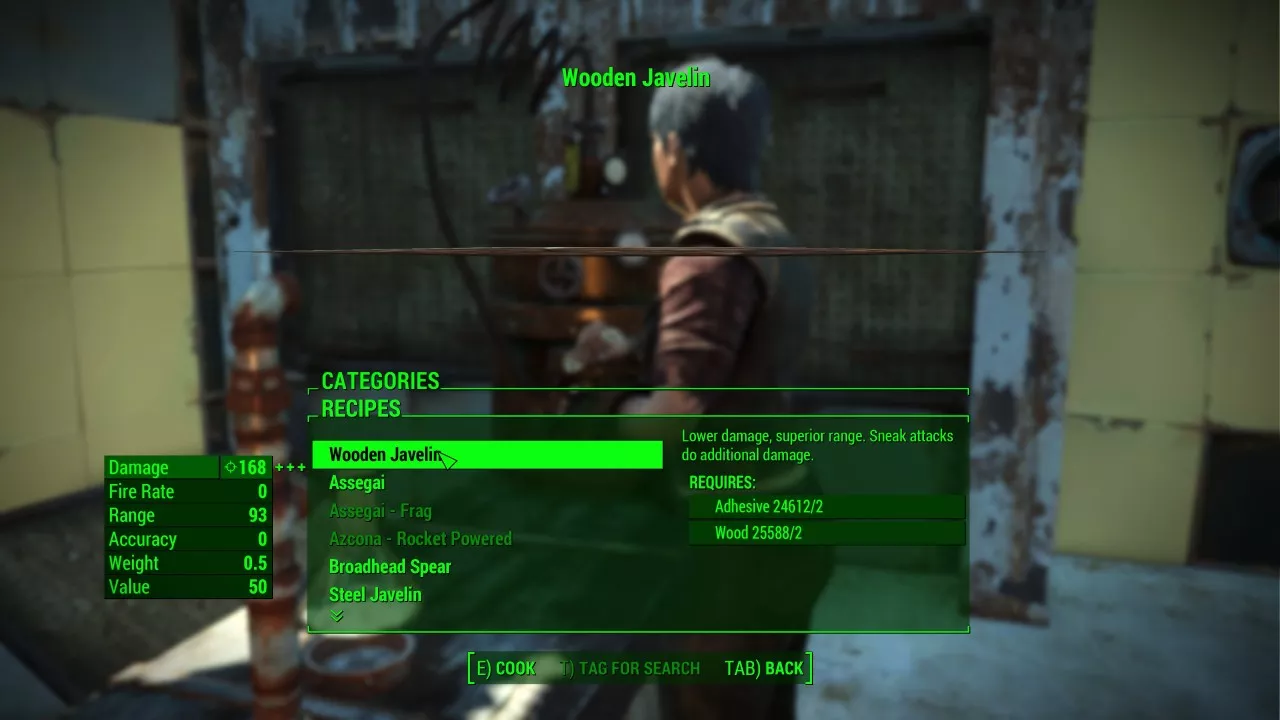Screen dimensions: 1280x720
Task: Choose the Assegai recipe
Action: (x=357, y=483)
